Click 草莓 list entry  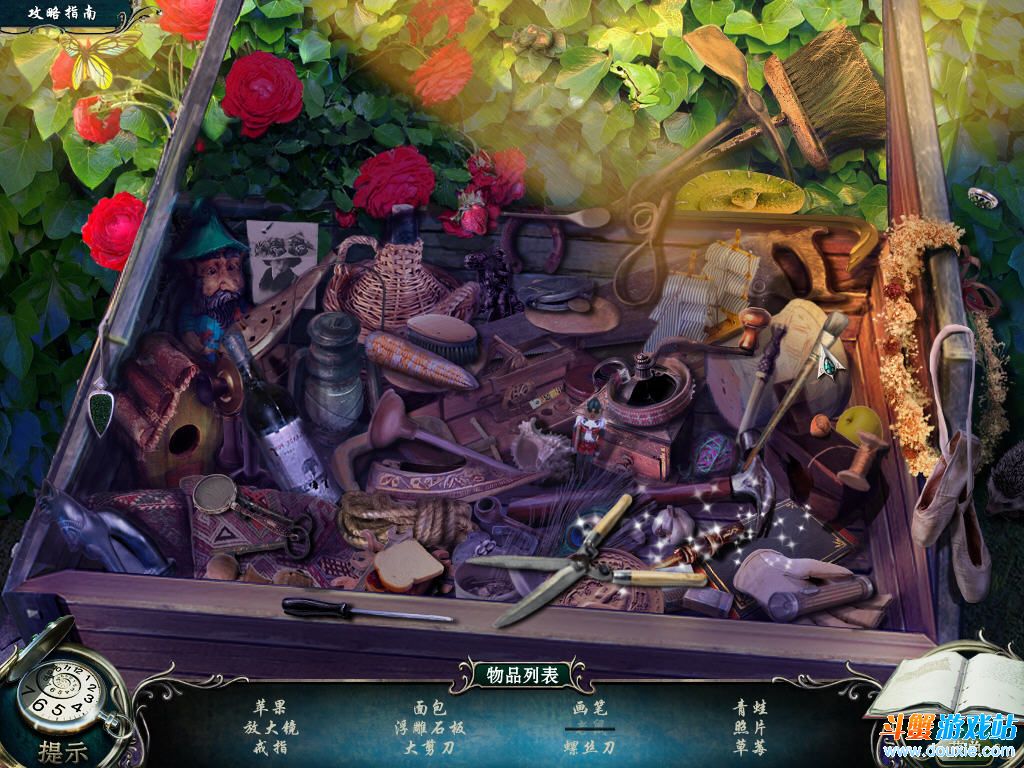749,747
